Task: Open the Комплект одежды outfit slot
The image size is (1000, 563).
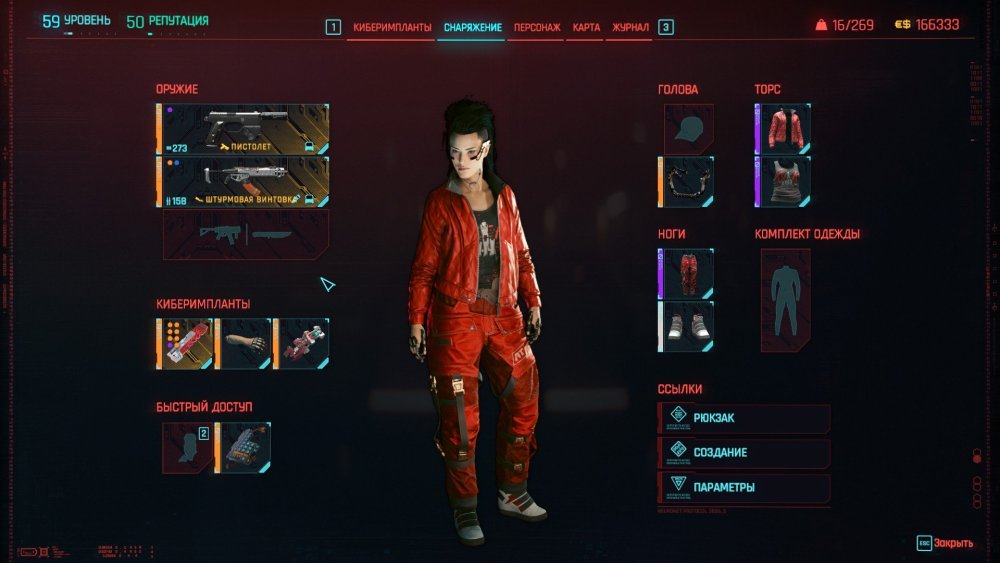Action: click(x=785, y=300)
